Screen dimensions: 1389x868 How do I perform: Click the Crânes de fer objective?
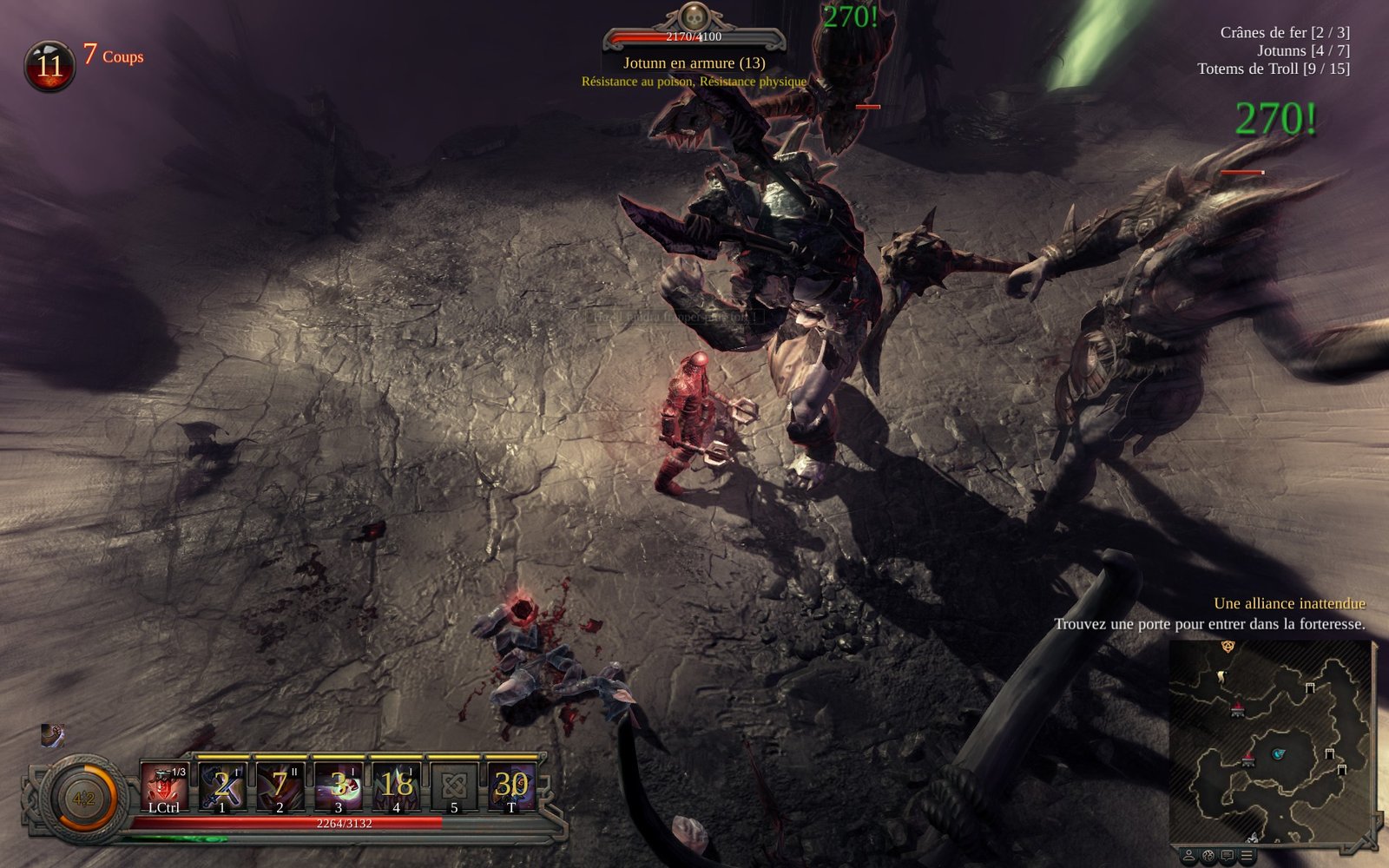[x=1284, y=32]
